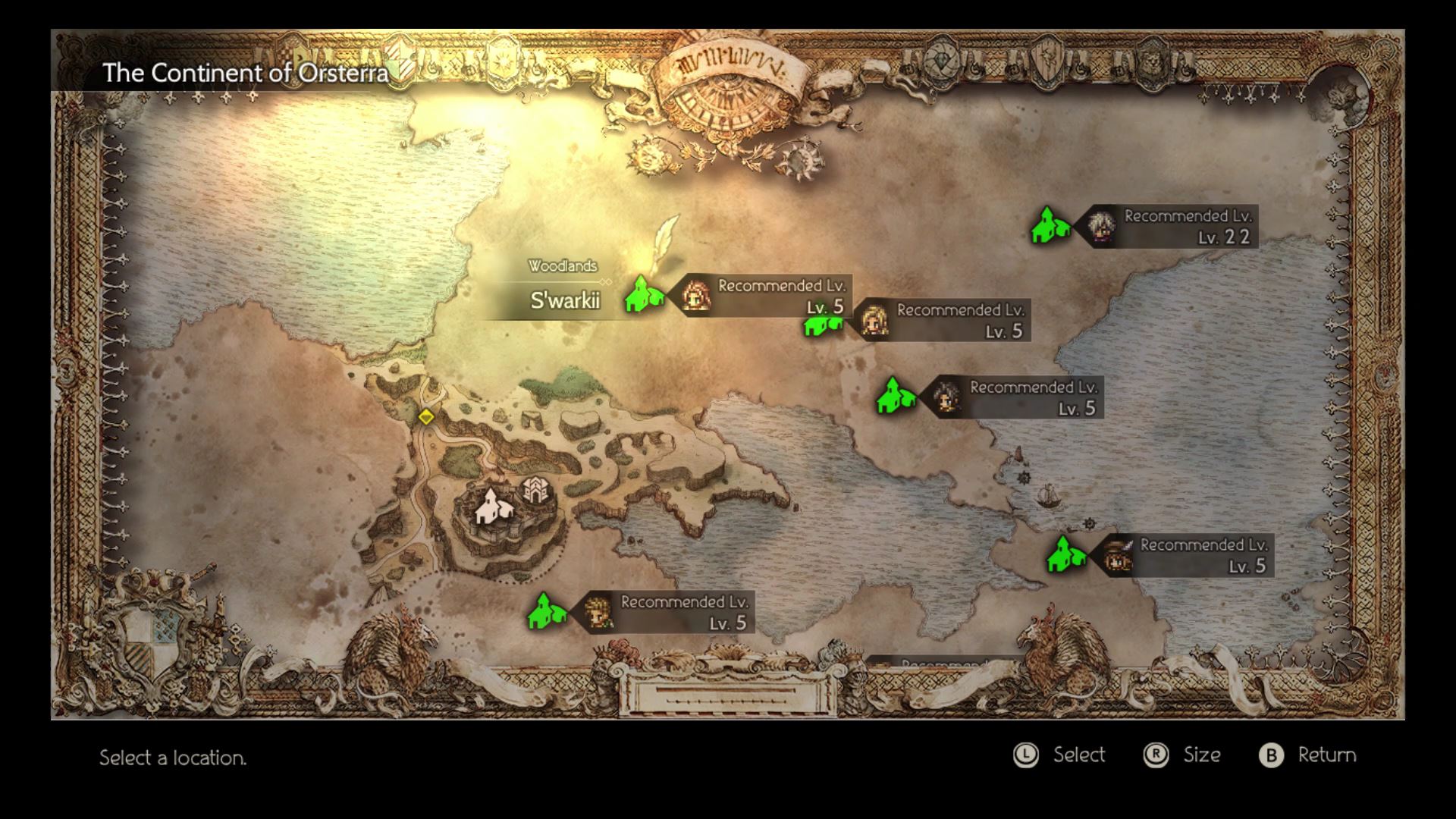Select the green S'warkii town marker

[x=643, y=295]
